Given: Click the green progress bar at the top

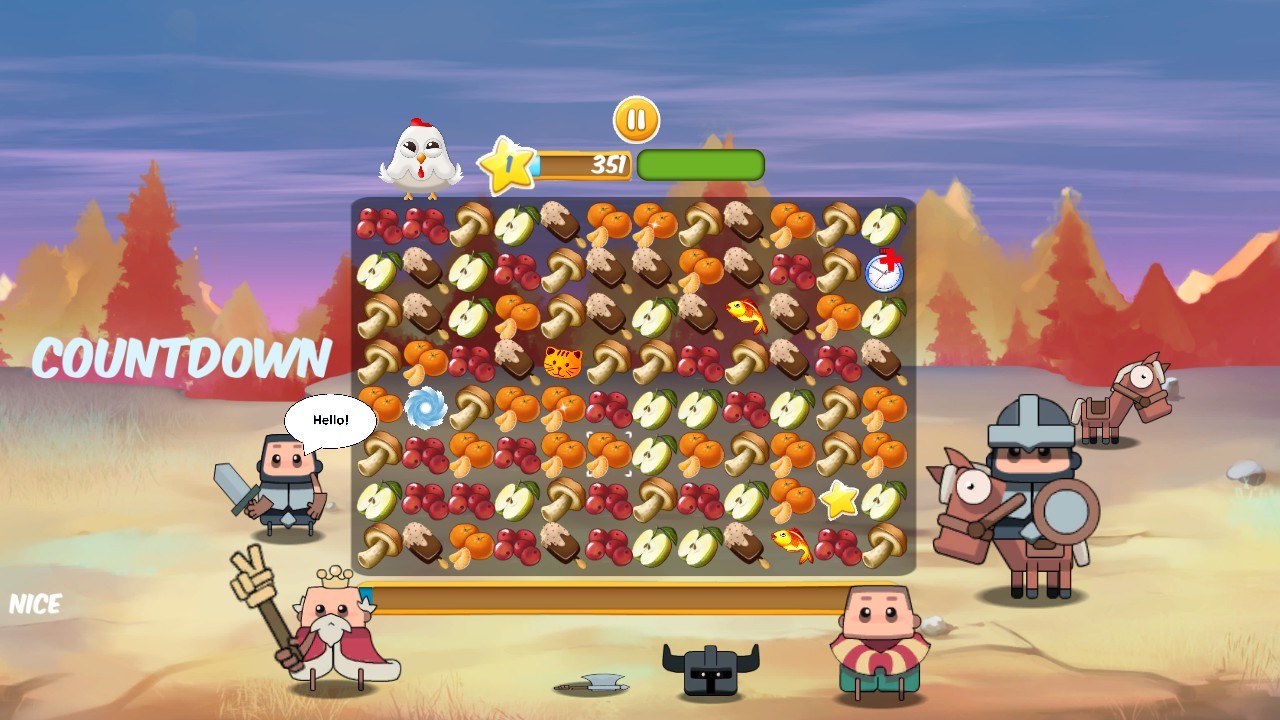Looking at the screenshot, I should click(700, 163).
